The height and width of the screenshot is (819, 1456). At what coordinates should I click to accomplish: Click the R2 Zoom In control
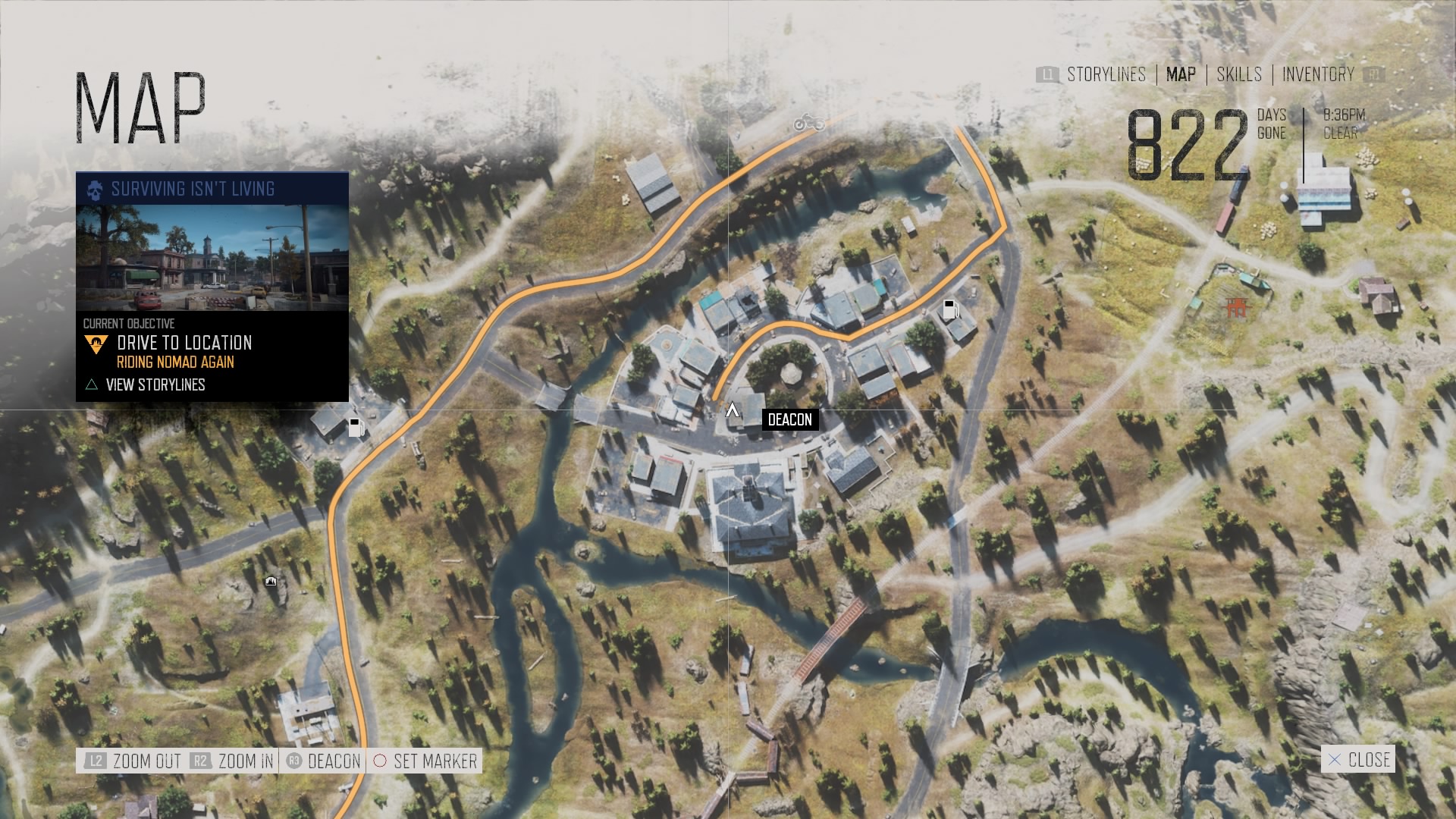click(x=201, y=761)
